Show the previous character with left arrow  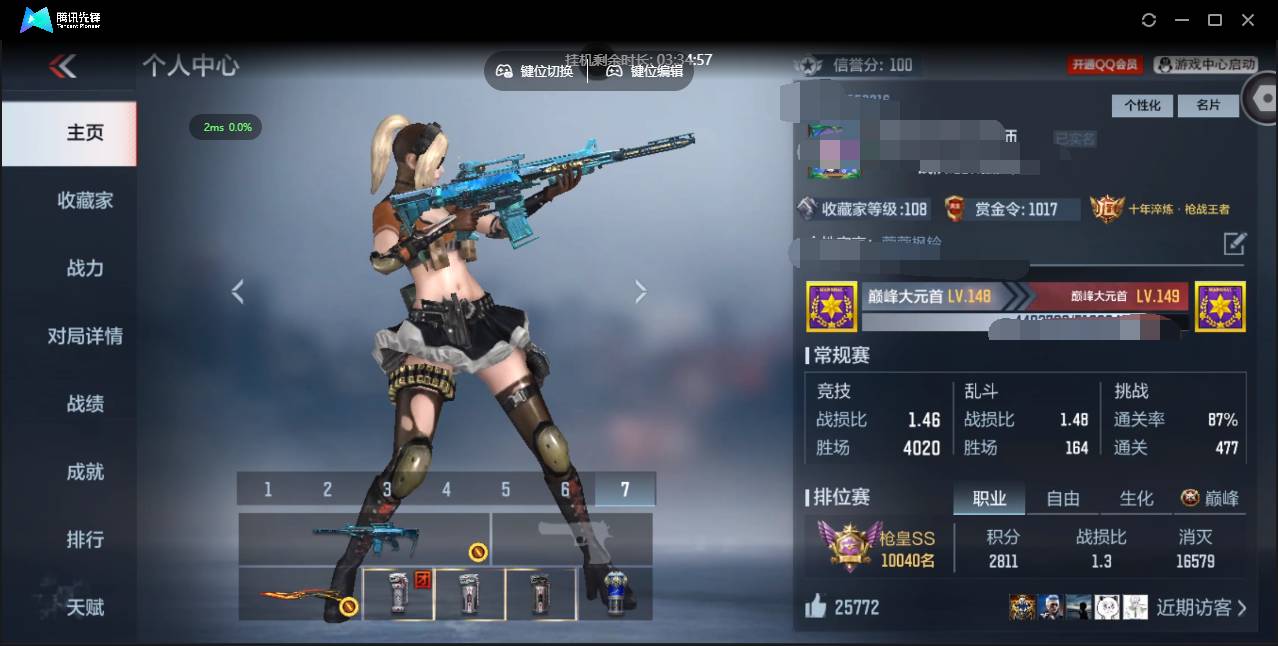(237, 292)
